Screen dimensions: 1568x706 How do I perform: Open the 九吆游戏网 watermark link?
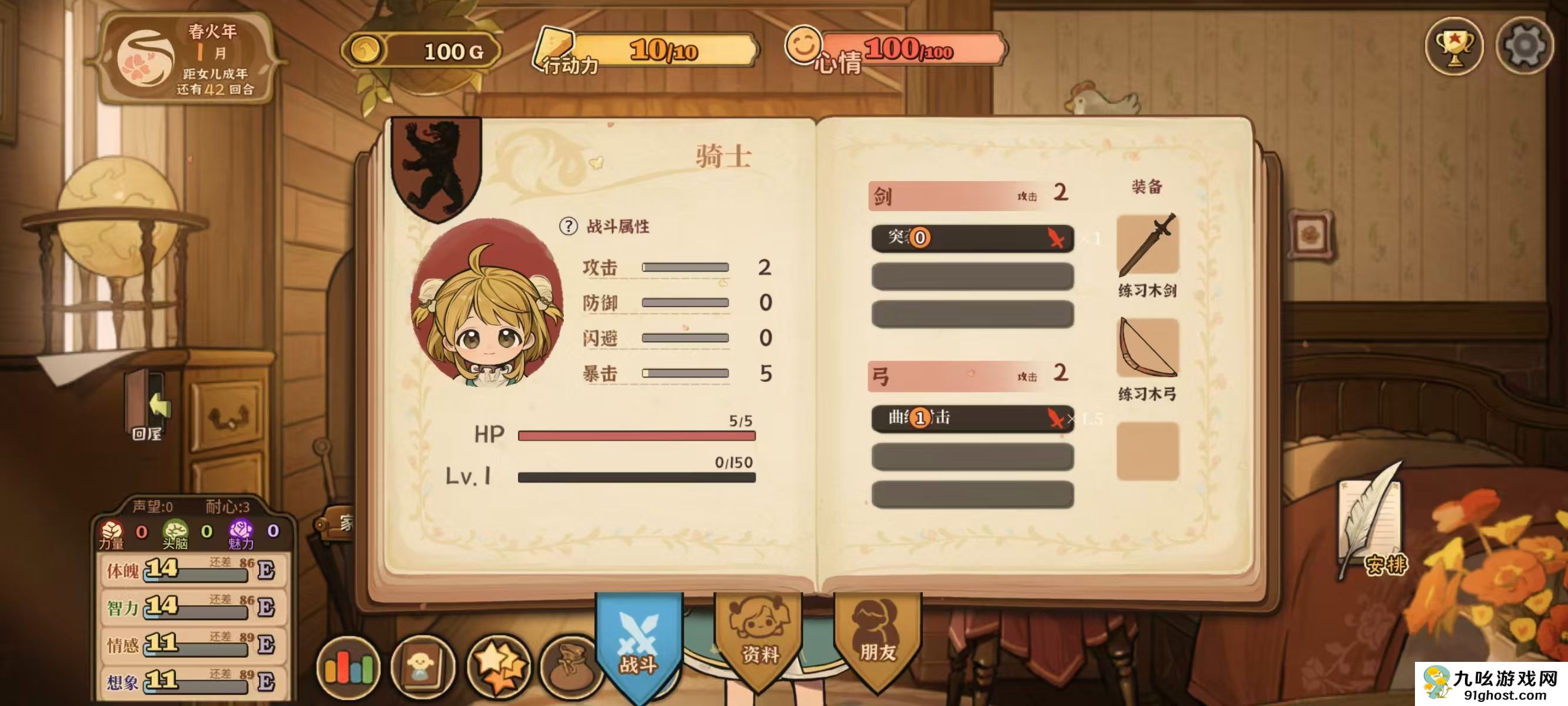coord(1491,684)
